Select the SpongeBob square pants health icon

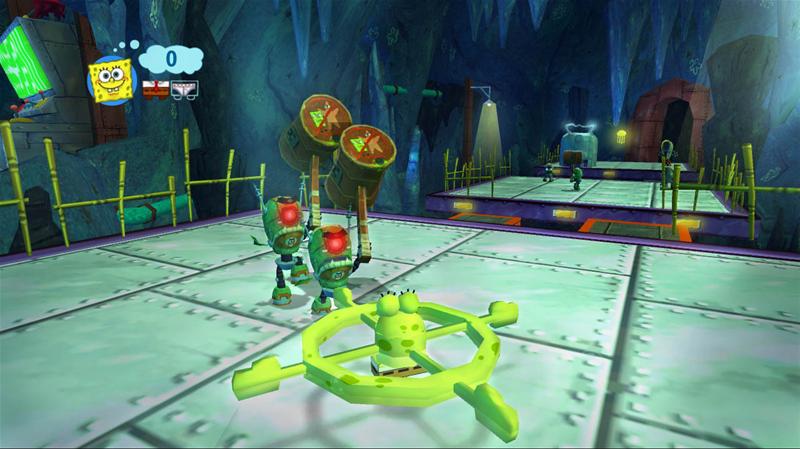point(154,89)
